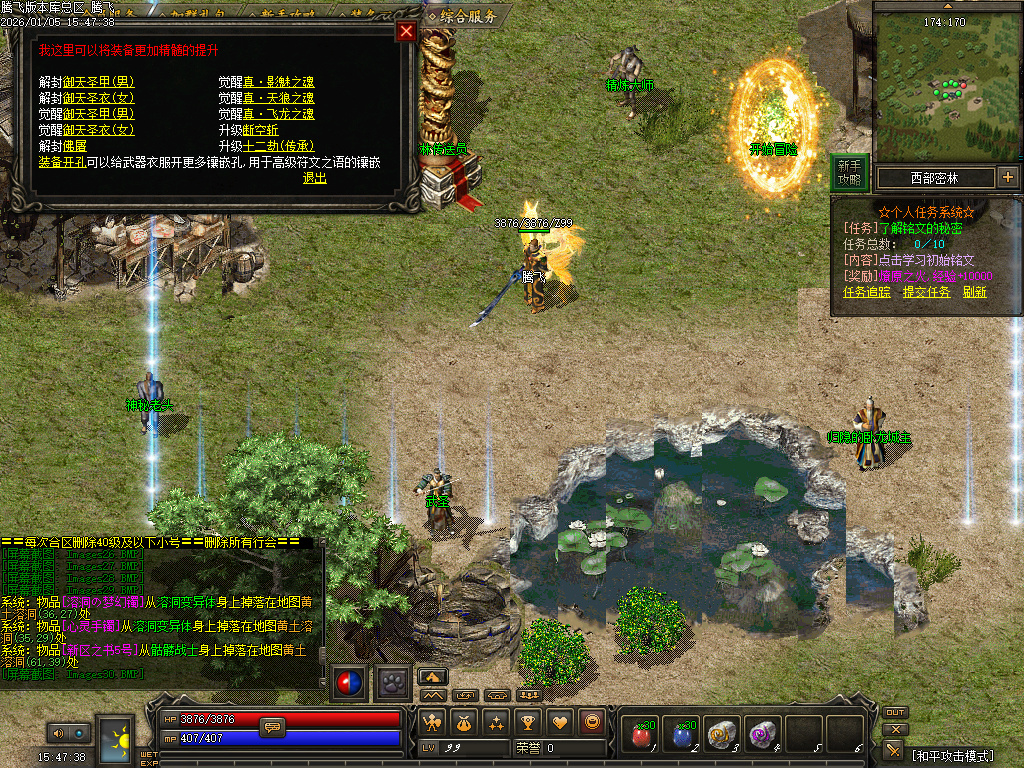Open 任务追踪 quest tracking link
Screen dimensions: 1024x768
coord(866,292)
